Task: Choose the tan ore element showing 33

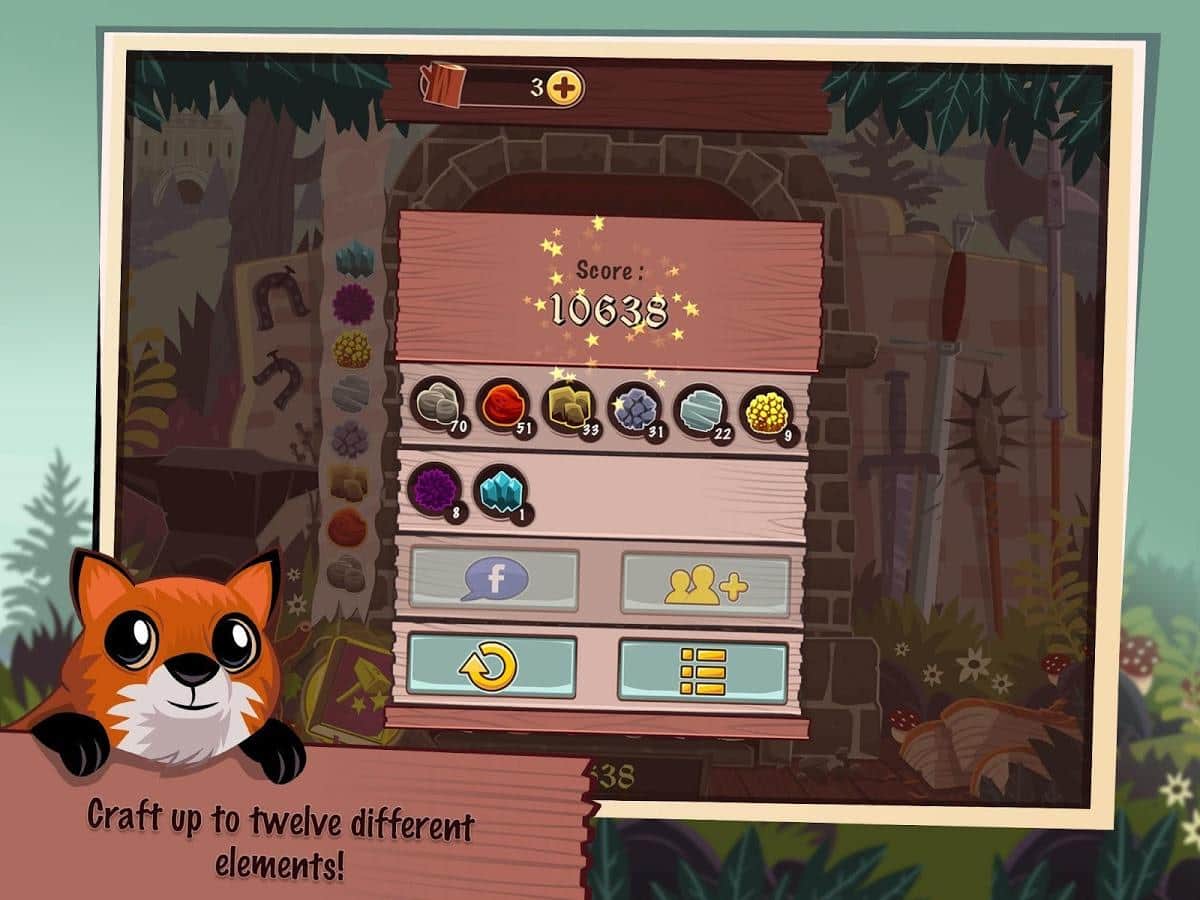Action: pos(569,407)
